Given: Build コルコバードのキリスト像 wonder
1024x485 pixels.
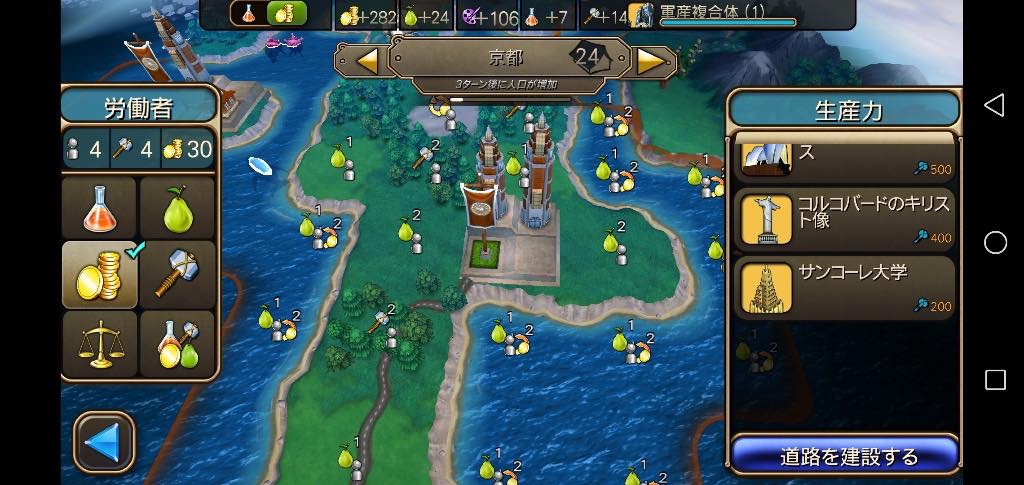Looking at the screenshot, I should point(845,219).
